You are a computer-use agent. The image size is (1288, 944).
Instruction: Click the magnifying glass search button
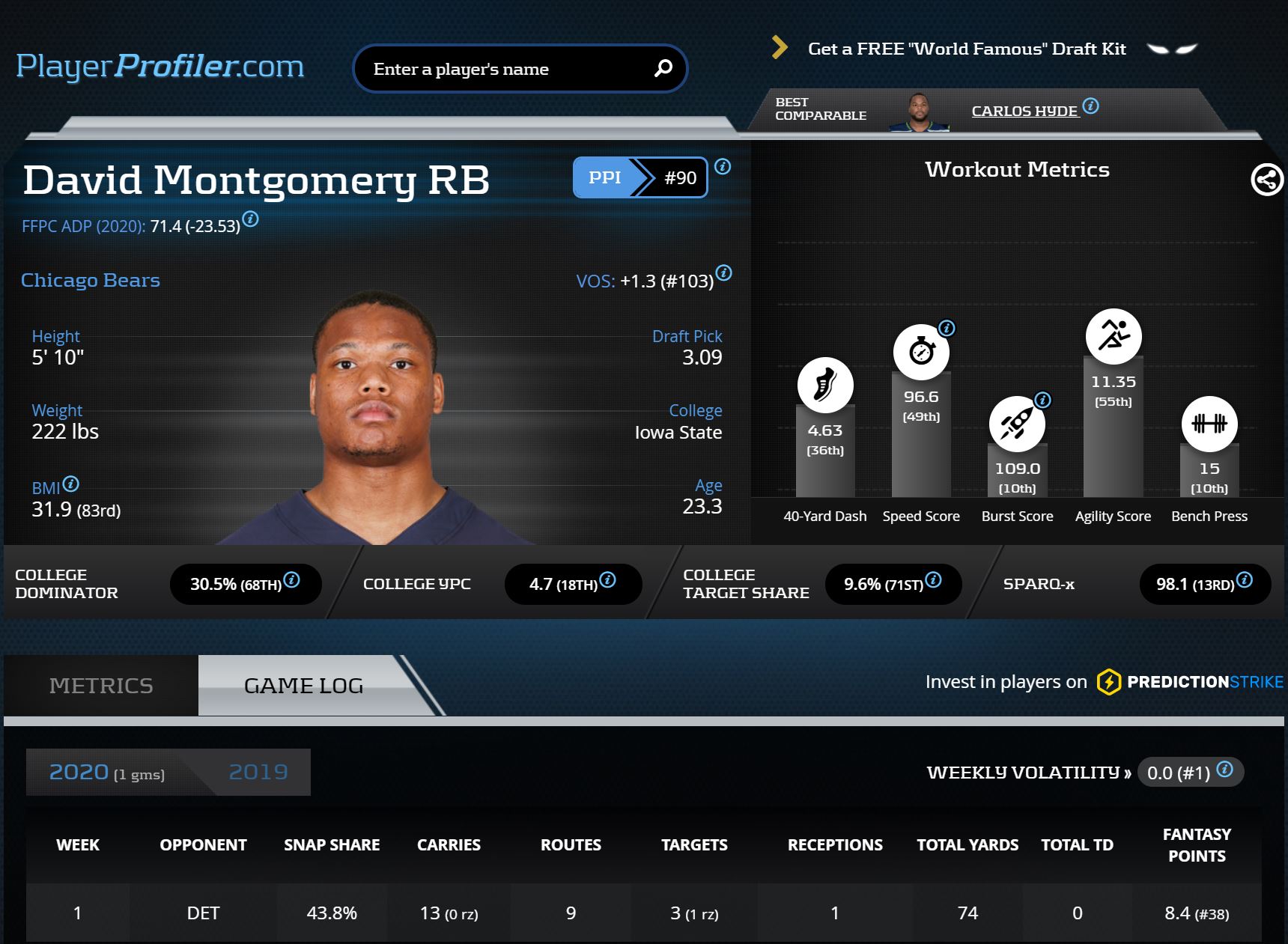663,69
